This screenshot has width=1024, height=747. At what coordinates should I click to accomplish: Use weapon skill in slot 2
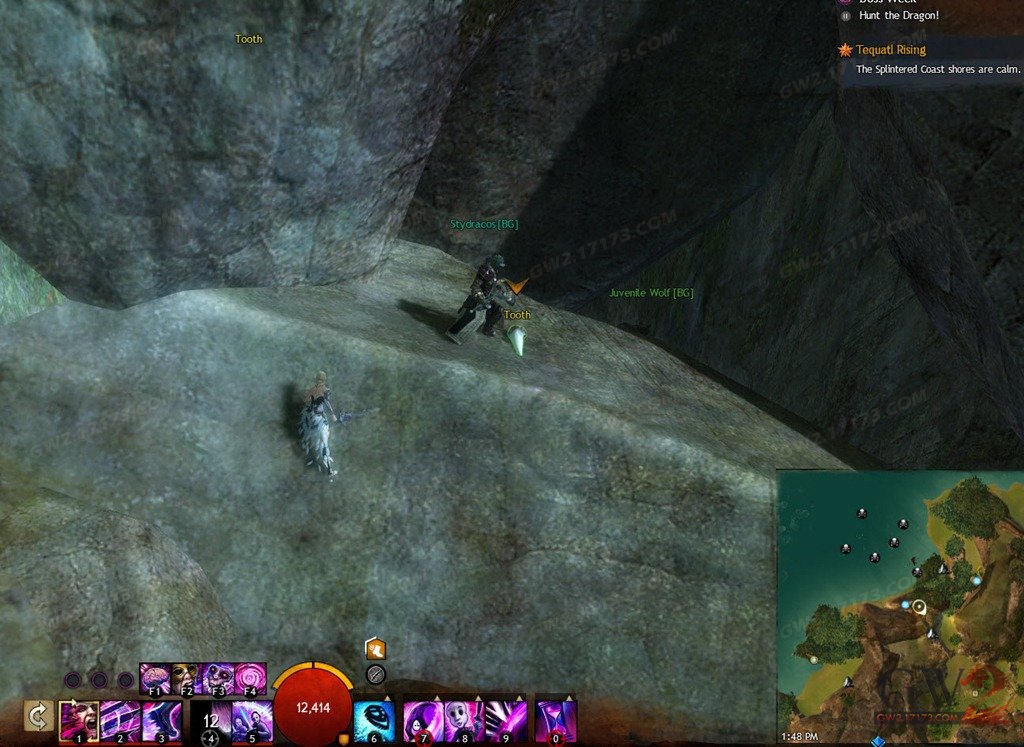click(120, 720)
